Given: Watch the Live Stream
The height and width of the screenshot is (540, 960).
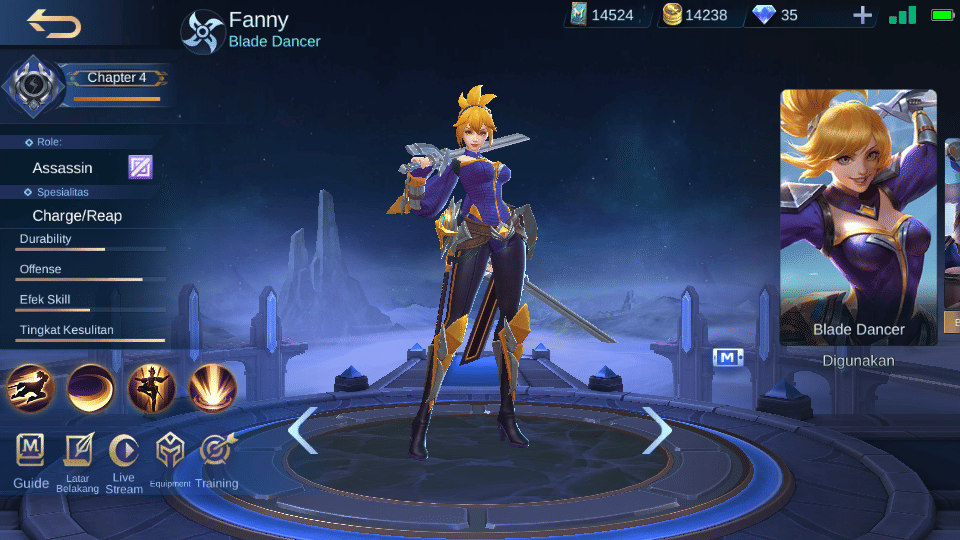Looking at the screenshot, I should coord(124,462).
